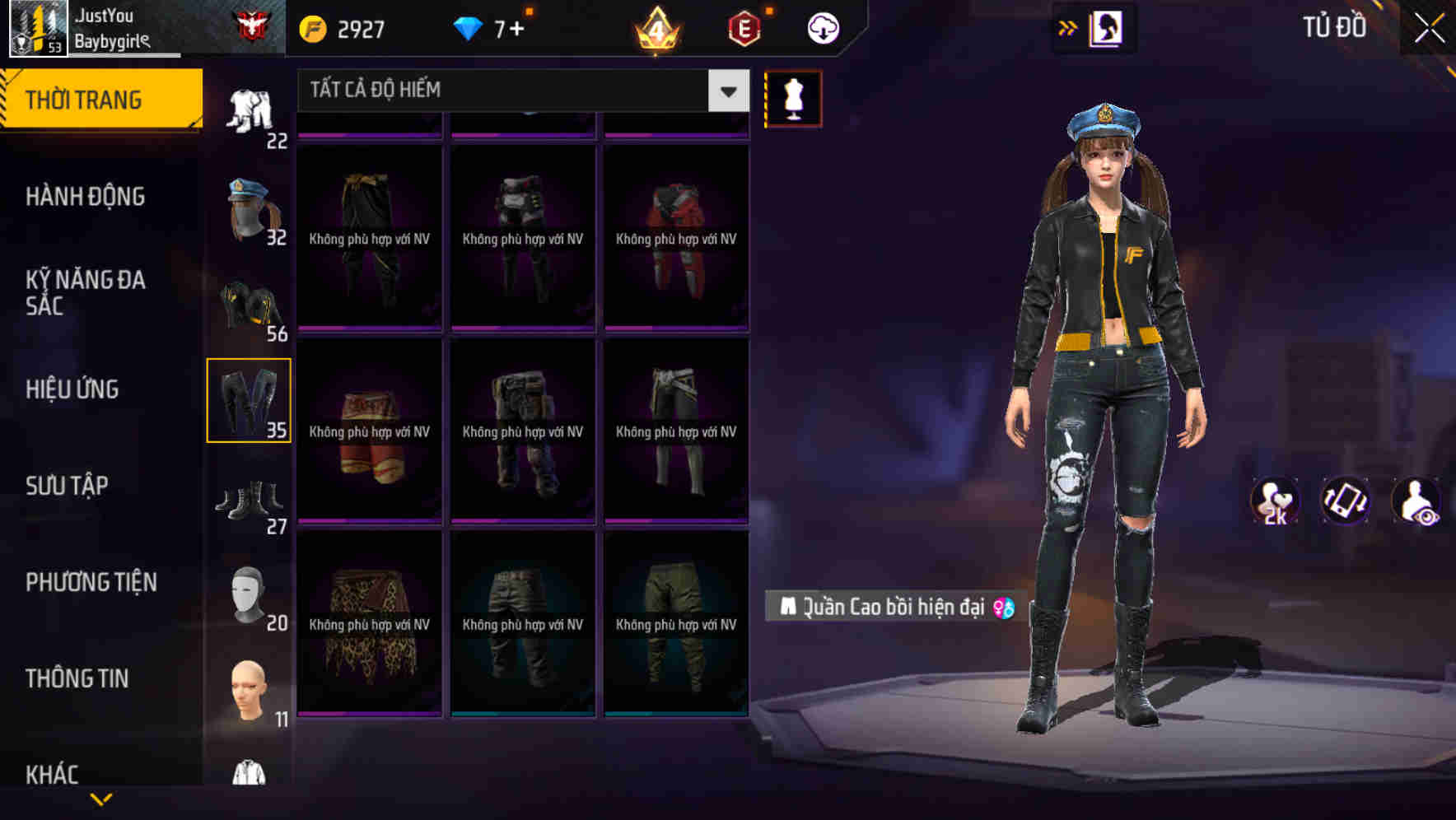Click the double chevron near top right
1456x820 pixels.
[1068, 26]
